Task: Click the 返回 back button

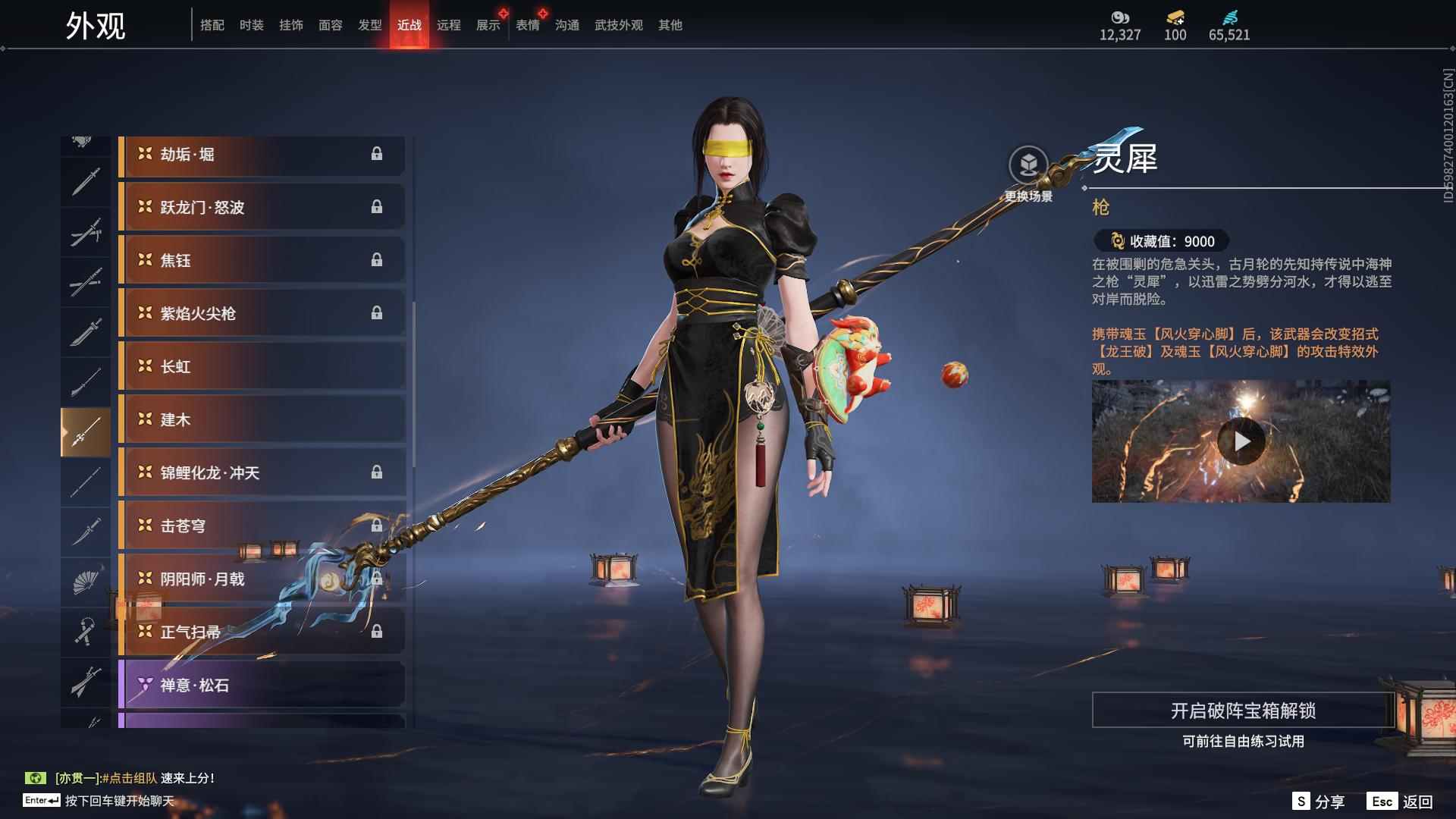Action: 1401,802
